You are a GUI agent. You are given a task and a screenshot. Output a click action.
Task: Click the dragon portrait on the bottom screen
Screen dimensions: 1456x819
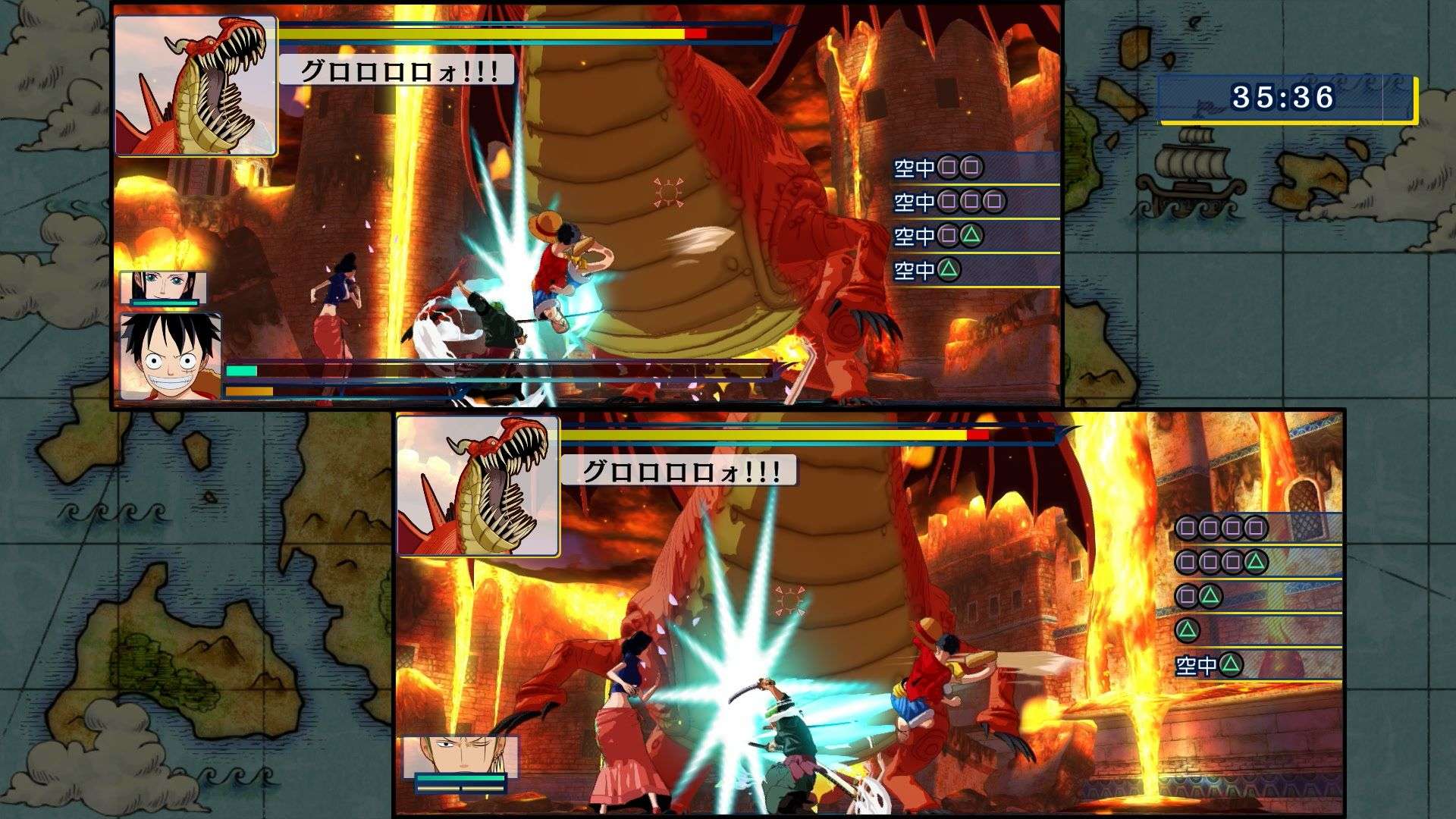478,485
